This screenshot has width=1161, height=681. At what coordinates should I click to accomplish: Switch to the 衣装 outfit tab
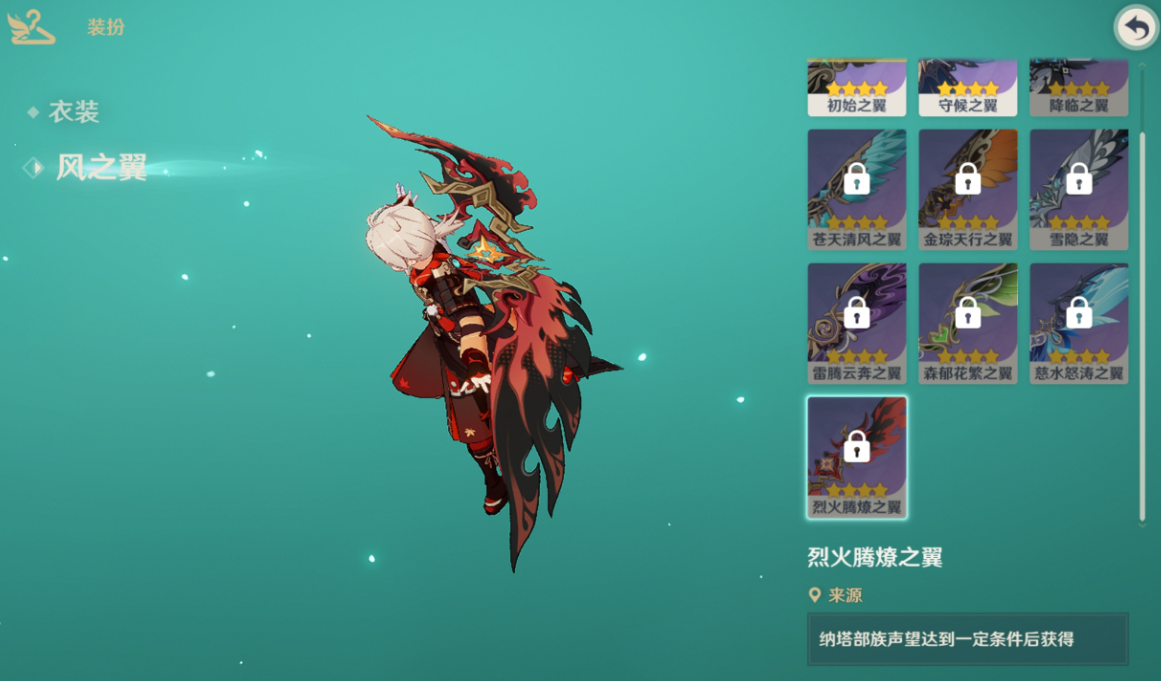point(74,112)
